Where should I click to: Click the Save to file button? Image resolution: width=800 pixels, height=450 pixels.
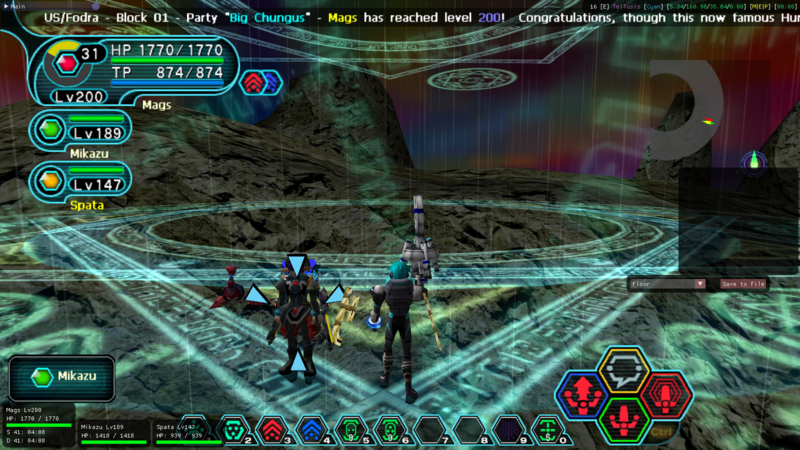743,284
